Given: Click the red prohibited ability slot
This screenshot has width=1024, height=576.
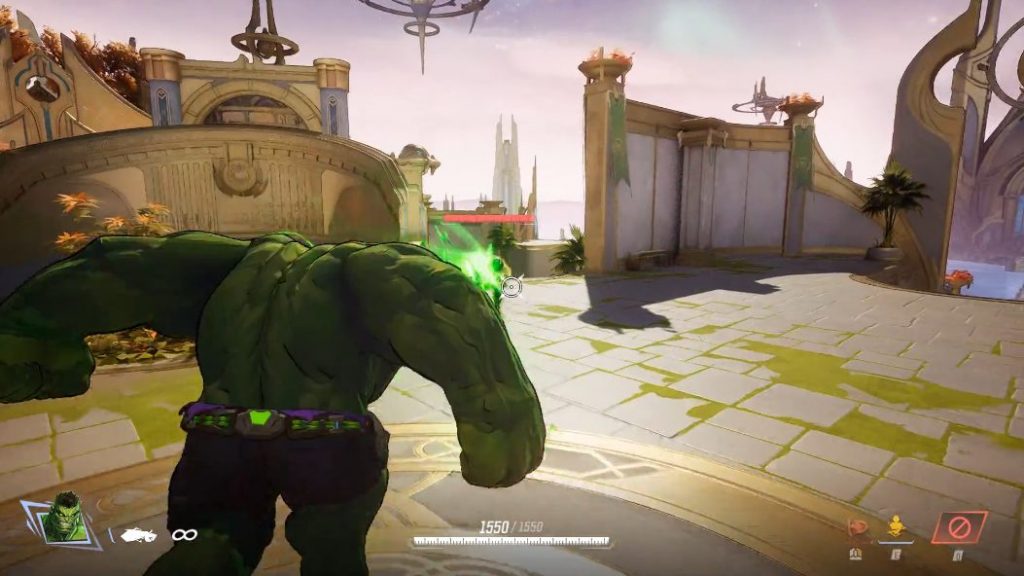Looking at the screenshot, I should 958,527.
